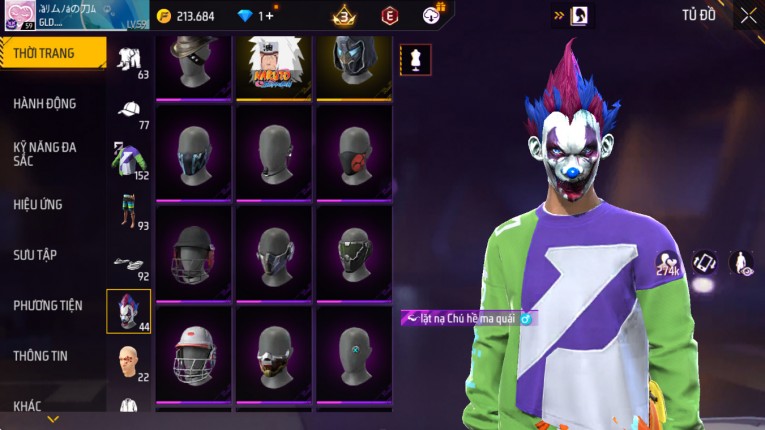The image size is (765, 430).
Task: Select the white cricket helmet item
Action: coord(194,352)
